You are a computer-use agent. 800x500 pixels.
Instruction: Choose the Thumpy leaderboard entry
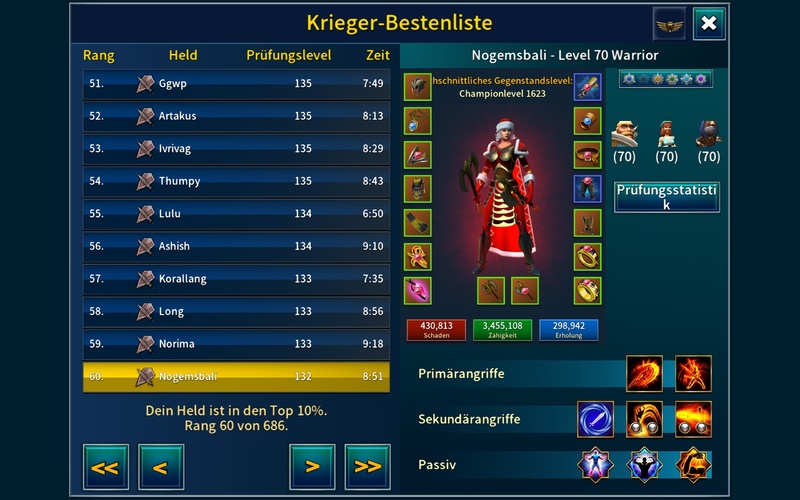click(x=236, y=181)
